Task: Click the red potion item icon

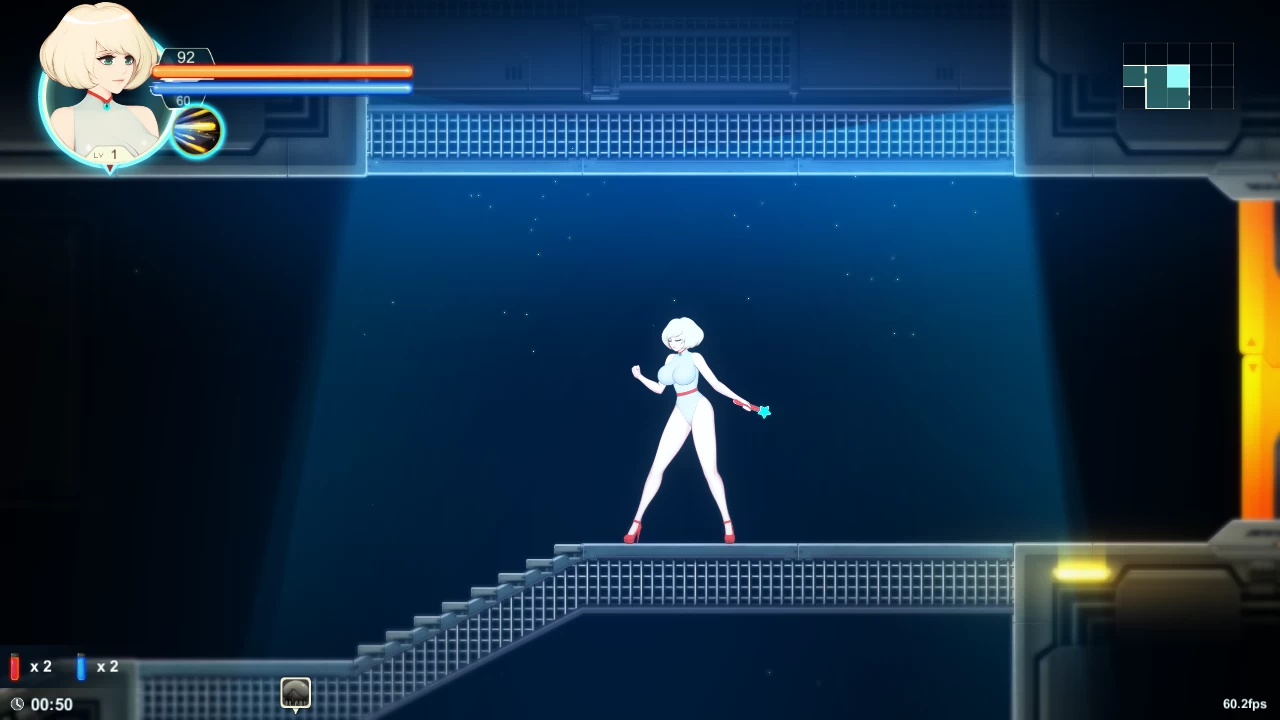Action: click(x=12, y=666)
